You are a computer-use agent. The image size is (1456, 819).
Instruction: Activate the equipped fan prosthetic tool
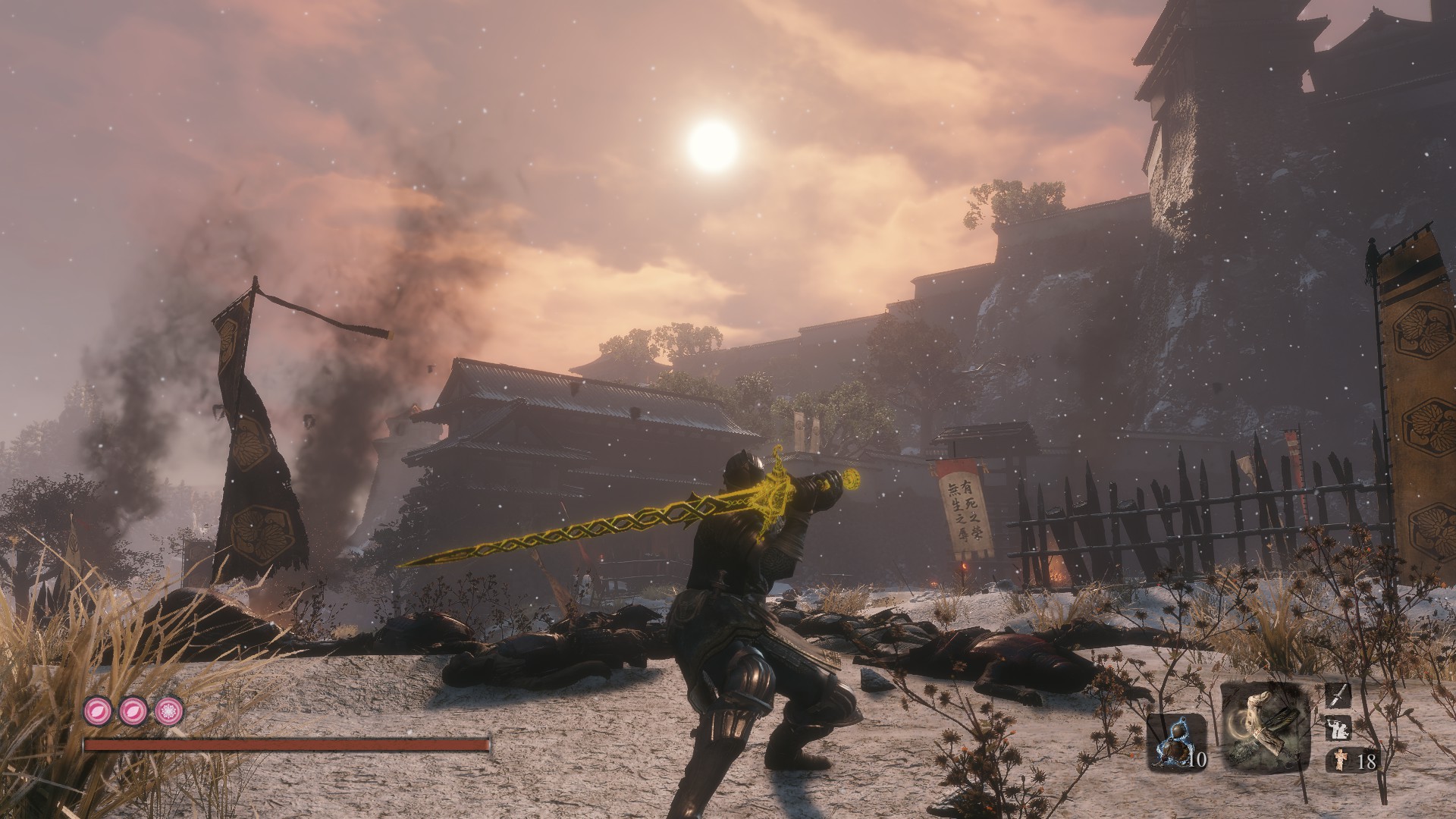coord(1265,727)
